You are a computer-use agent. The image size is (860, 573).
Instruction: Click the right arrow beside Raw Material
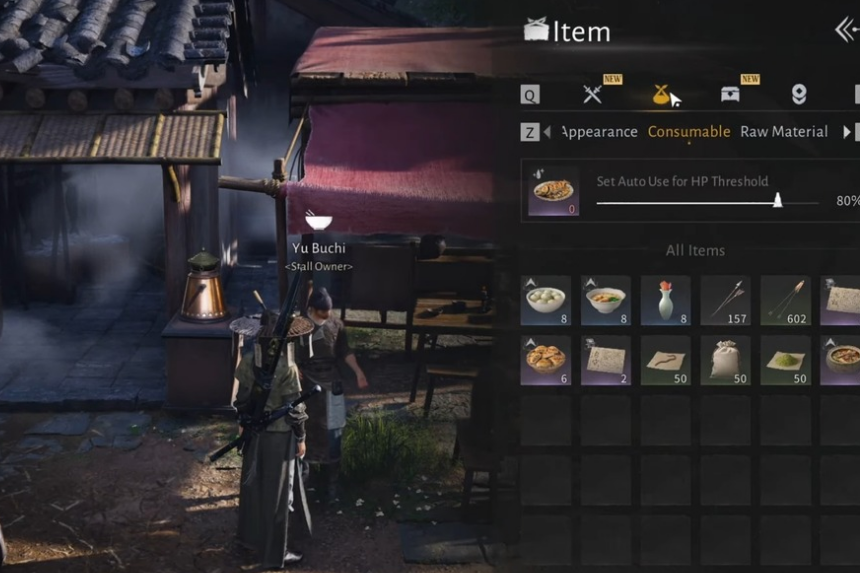pos(847,132)
